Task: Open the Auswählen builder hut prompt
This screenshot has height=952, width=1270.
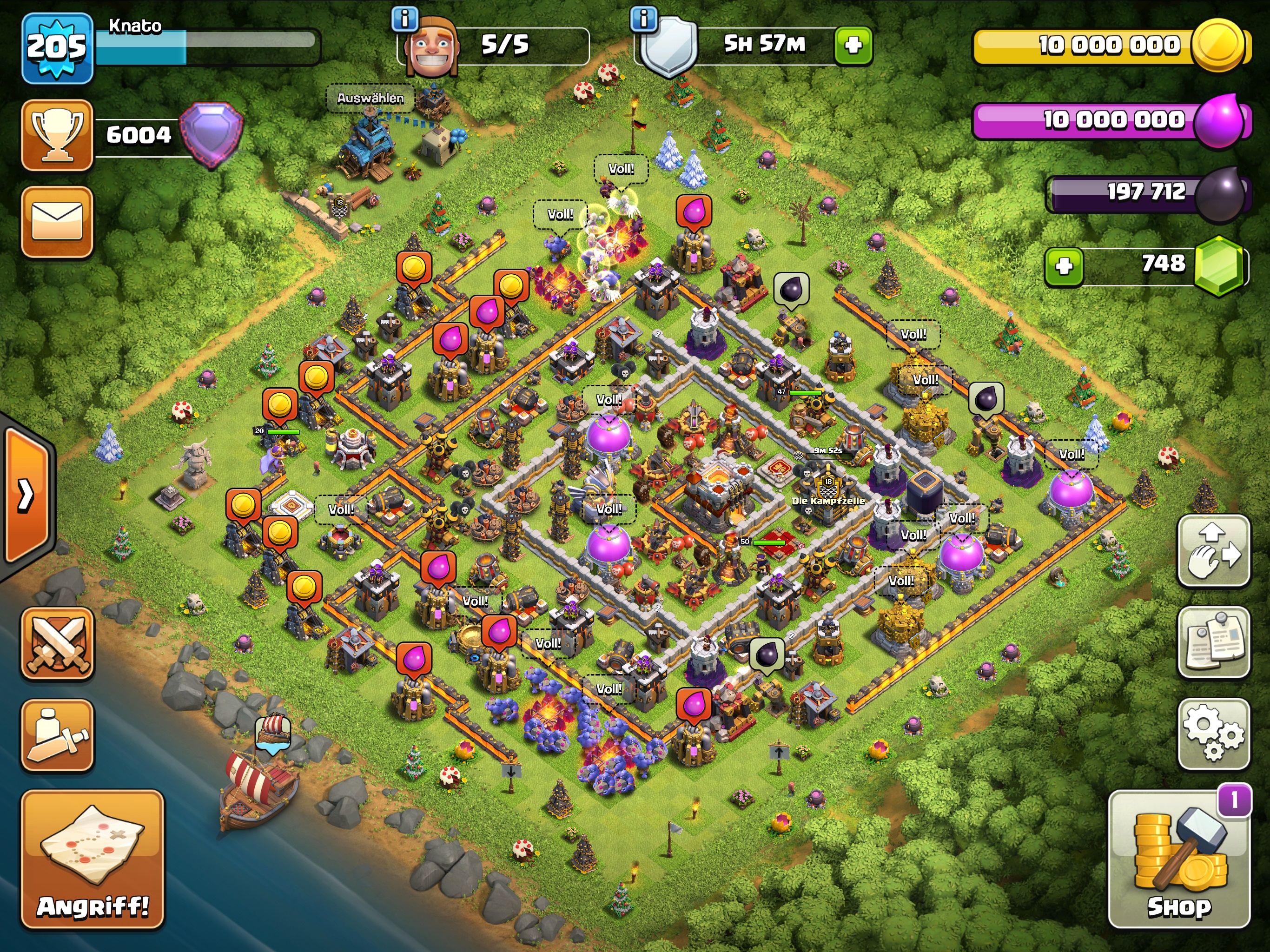Action: [x=370, y=98]
